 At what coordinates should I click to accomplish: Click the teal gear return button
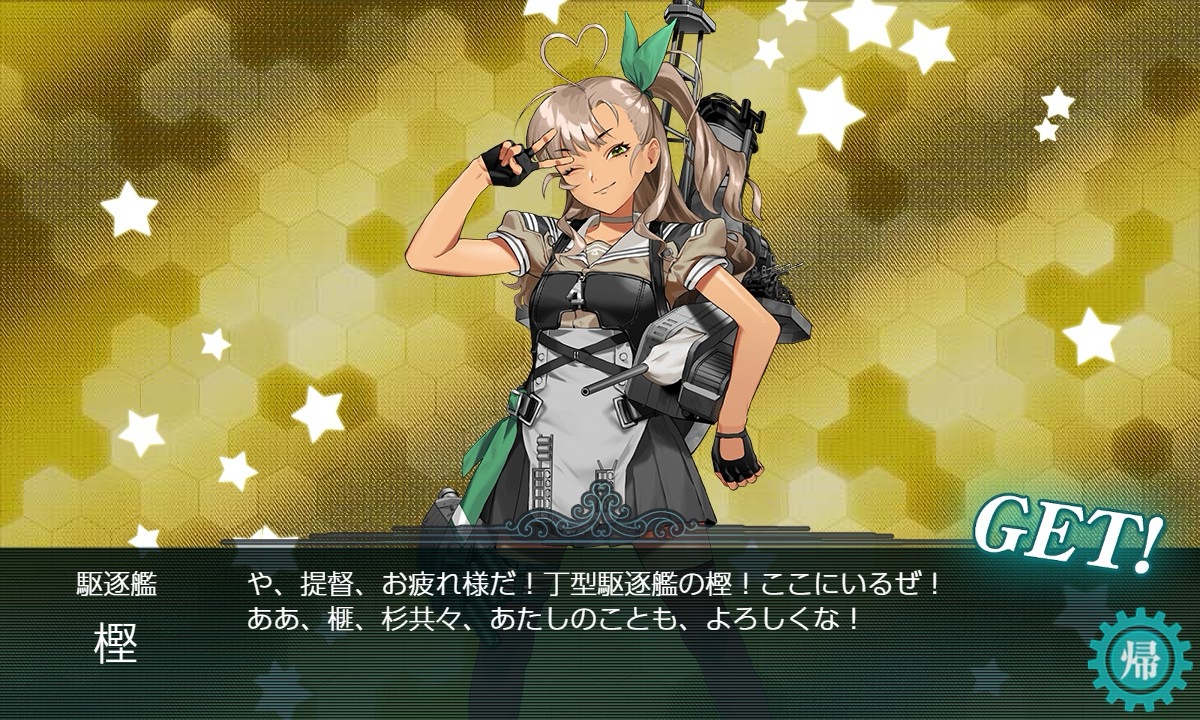click(x=1140, y=661)
